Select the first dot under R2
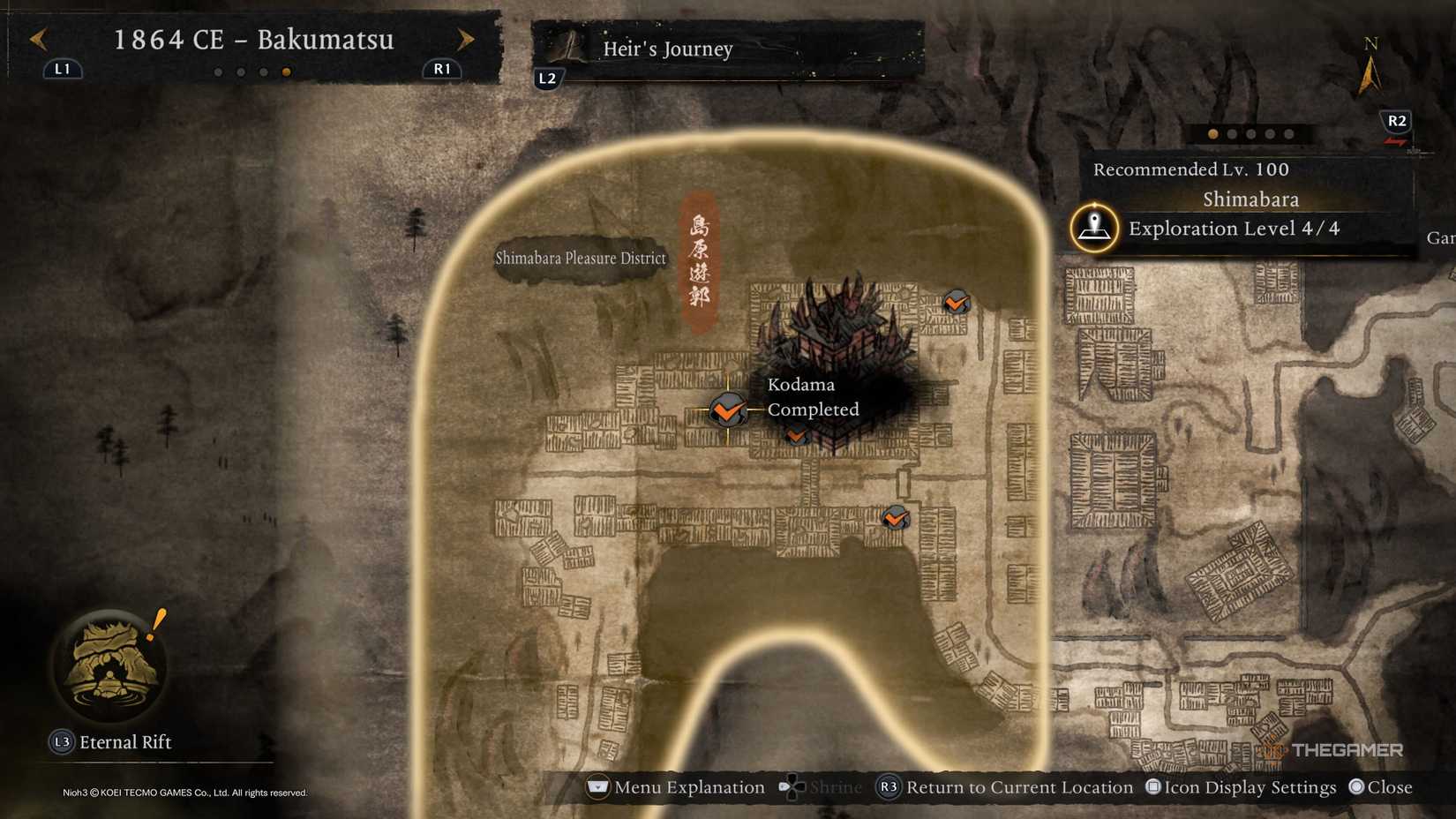The image size is (1456, 819). click(x=1212, y=135)
